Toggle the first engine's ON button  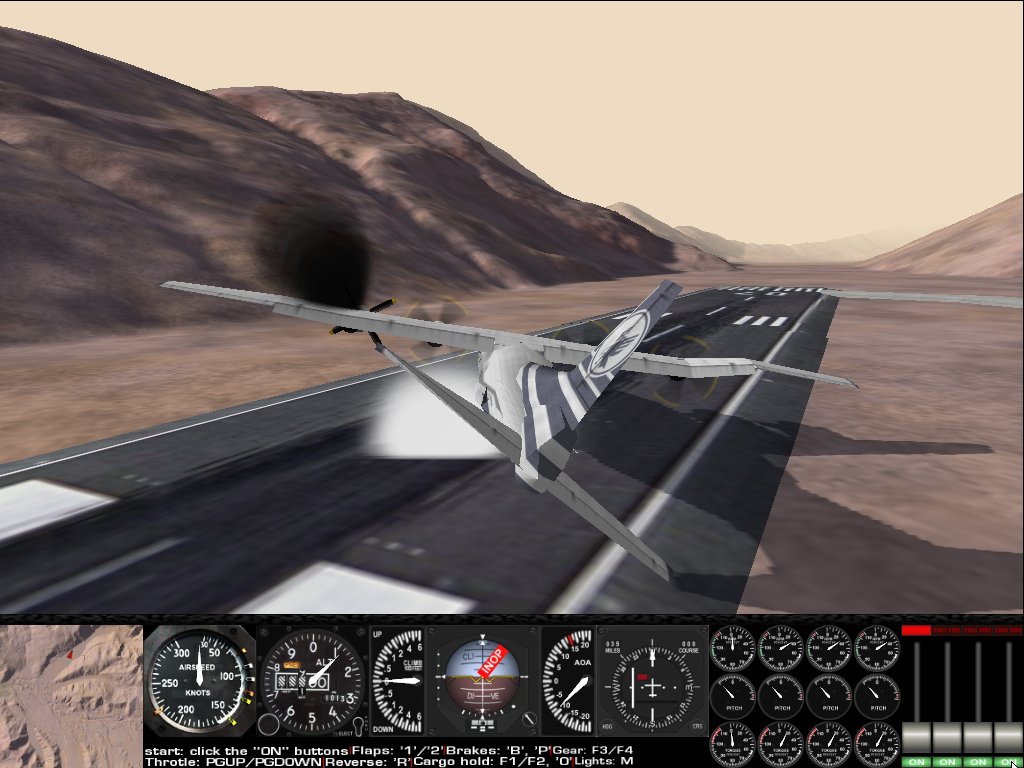pyautogui.click(x=917, y=762)
